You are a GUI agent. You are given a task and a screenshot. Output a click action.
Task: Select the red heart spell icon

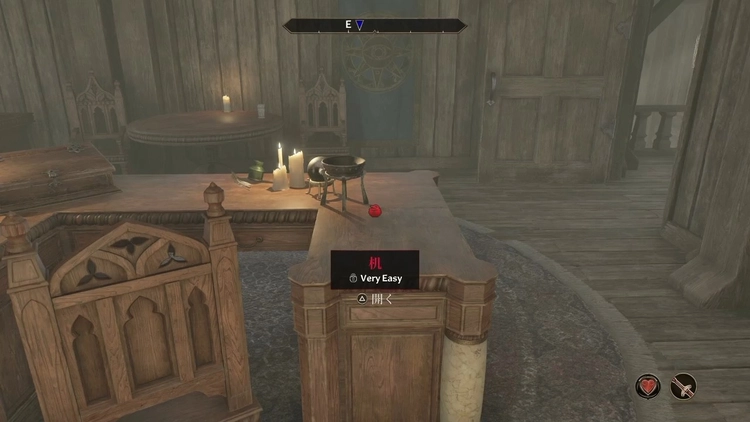pyautogui.click(x=648, y=386)
